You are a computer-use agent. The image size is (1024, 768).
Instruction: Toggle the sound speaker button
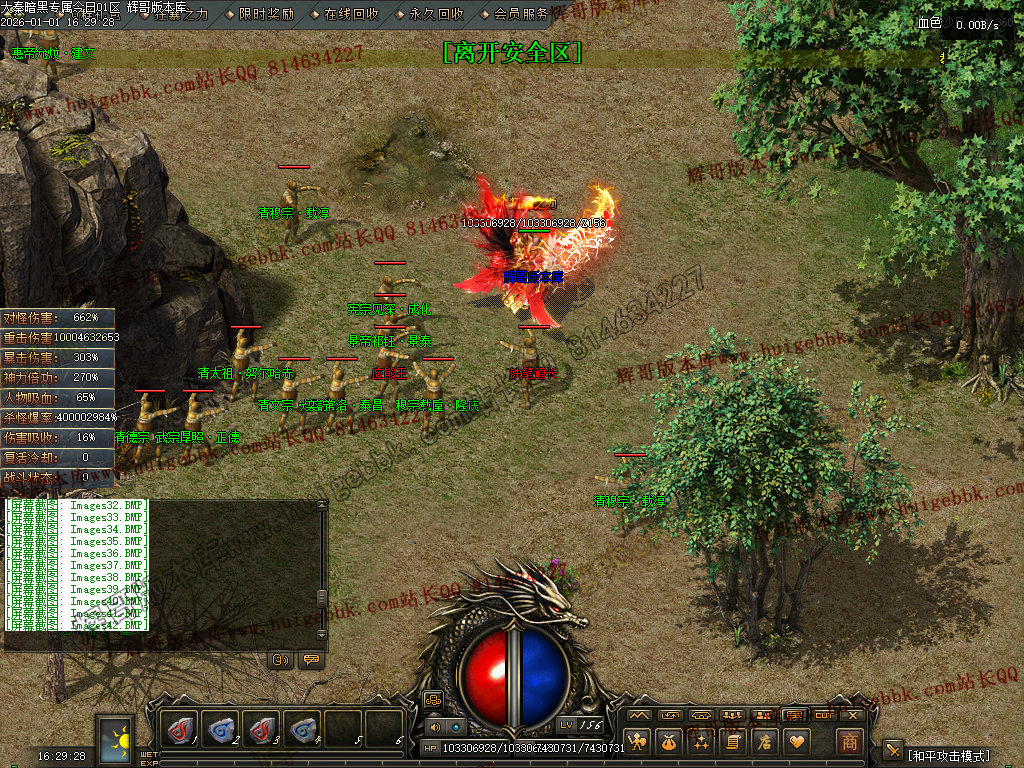[x=435, y=727]
